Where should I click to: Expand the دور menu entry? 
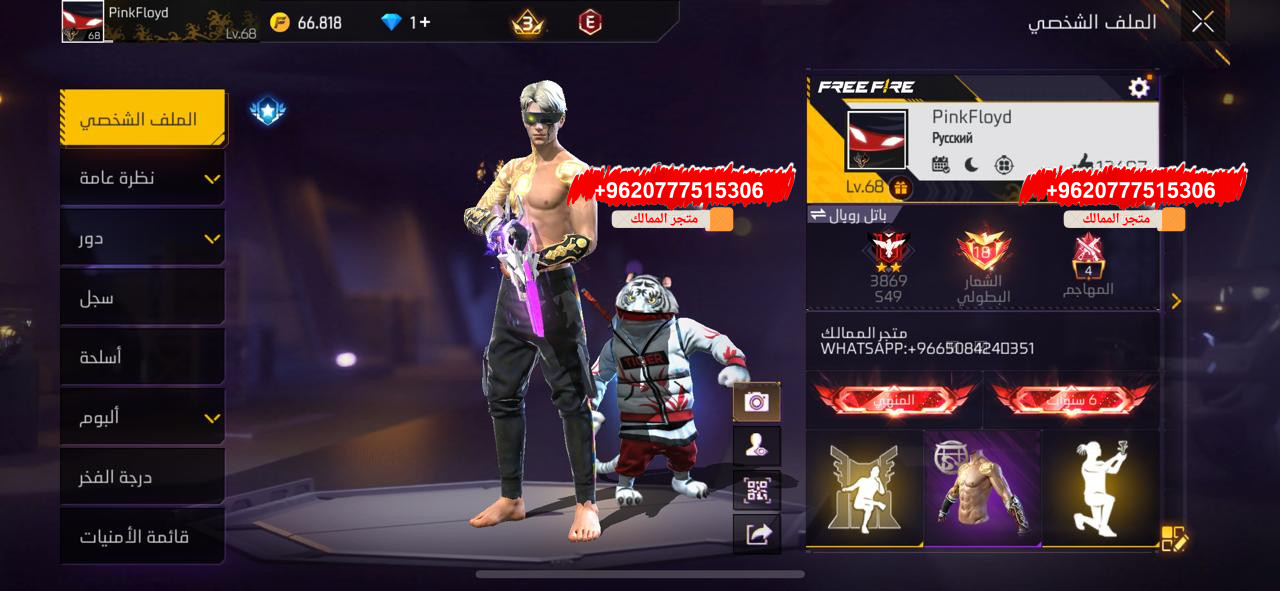pos(142,238)
